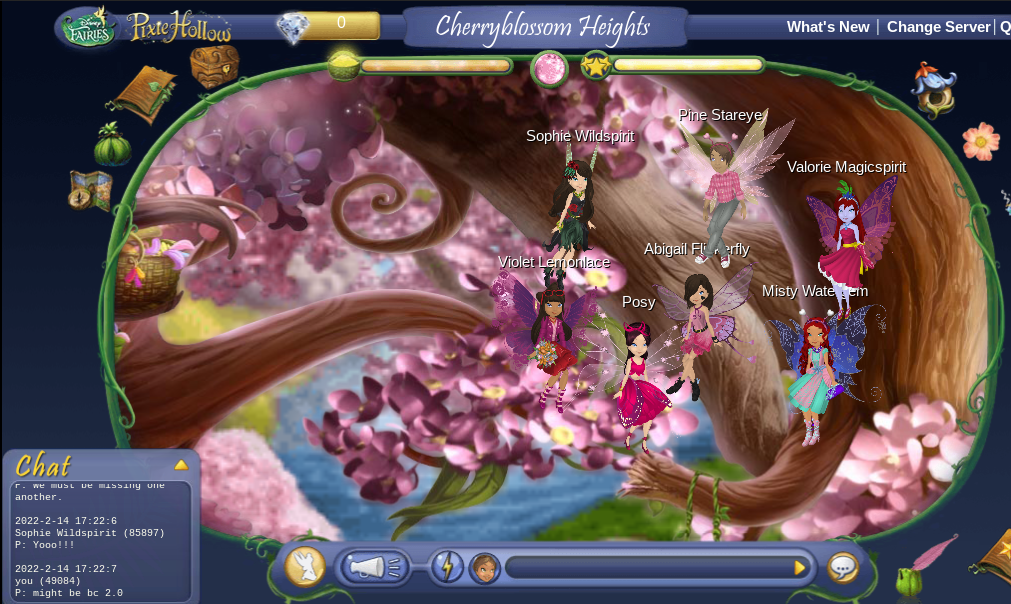This screenshot has width=1011, height=604.
Task: Click the Change Server option
Action: tap(938, 27)
